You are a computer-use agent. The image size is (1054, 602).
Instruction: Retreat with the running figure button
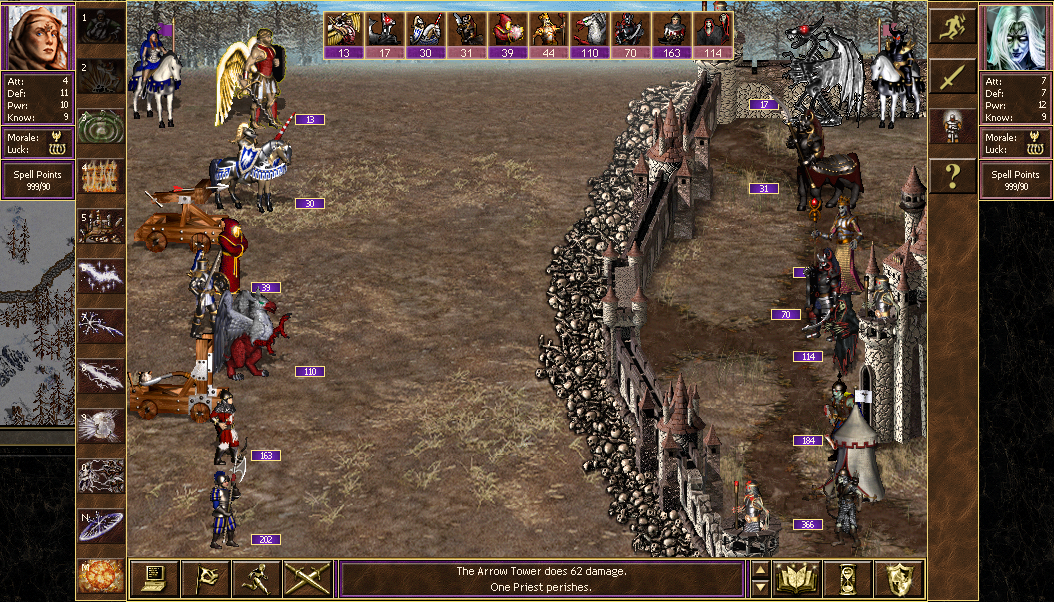pos(255,578)
